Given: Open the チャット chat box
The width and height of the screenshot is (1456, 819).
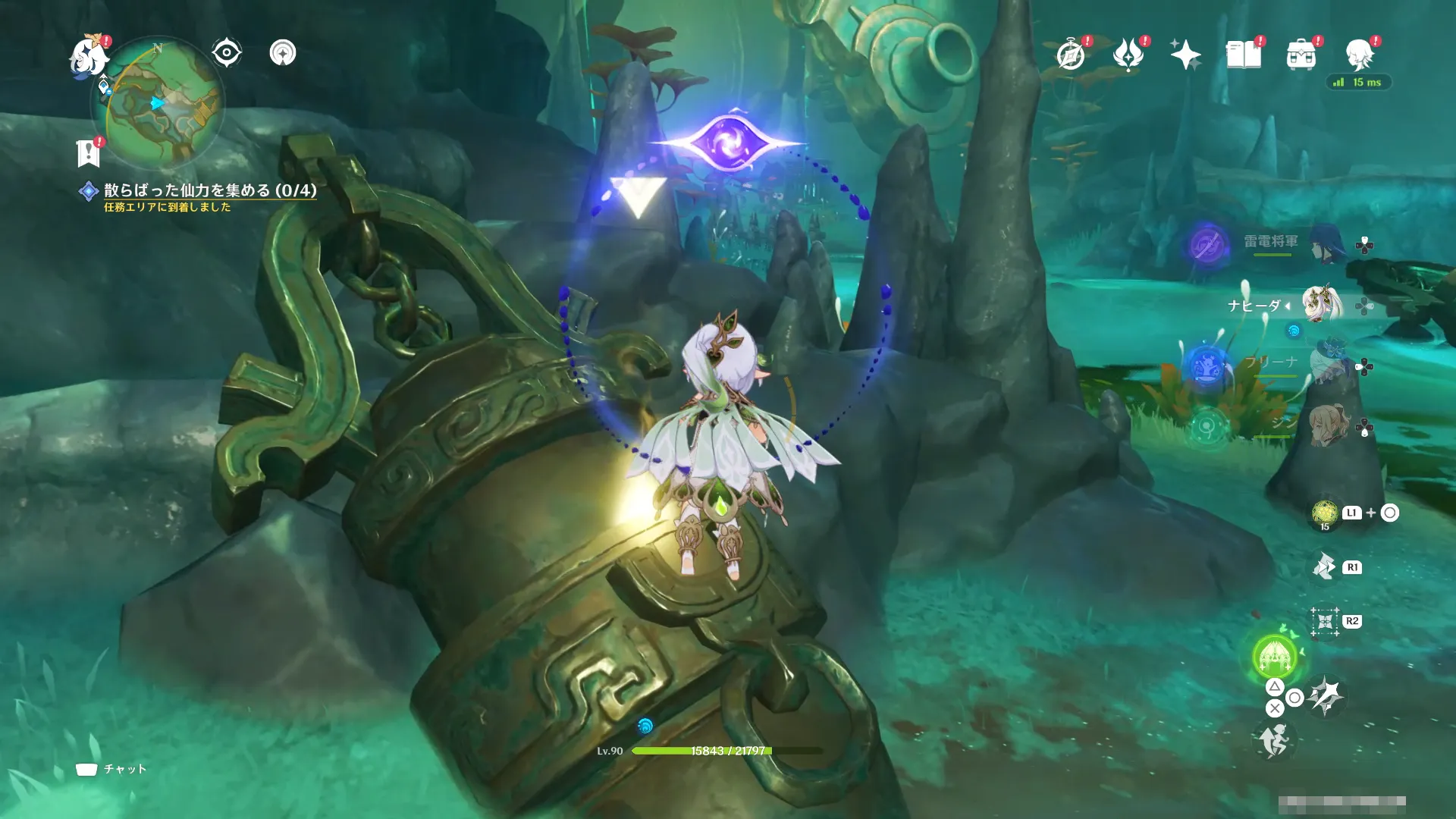Looking at the screenshot, I should (111, 769).
